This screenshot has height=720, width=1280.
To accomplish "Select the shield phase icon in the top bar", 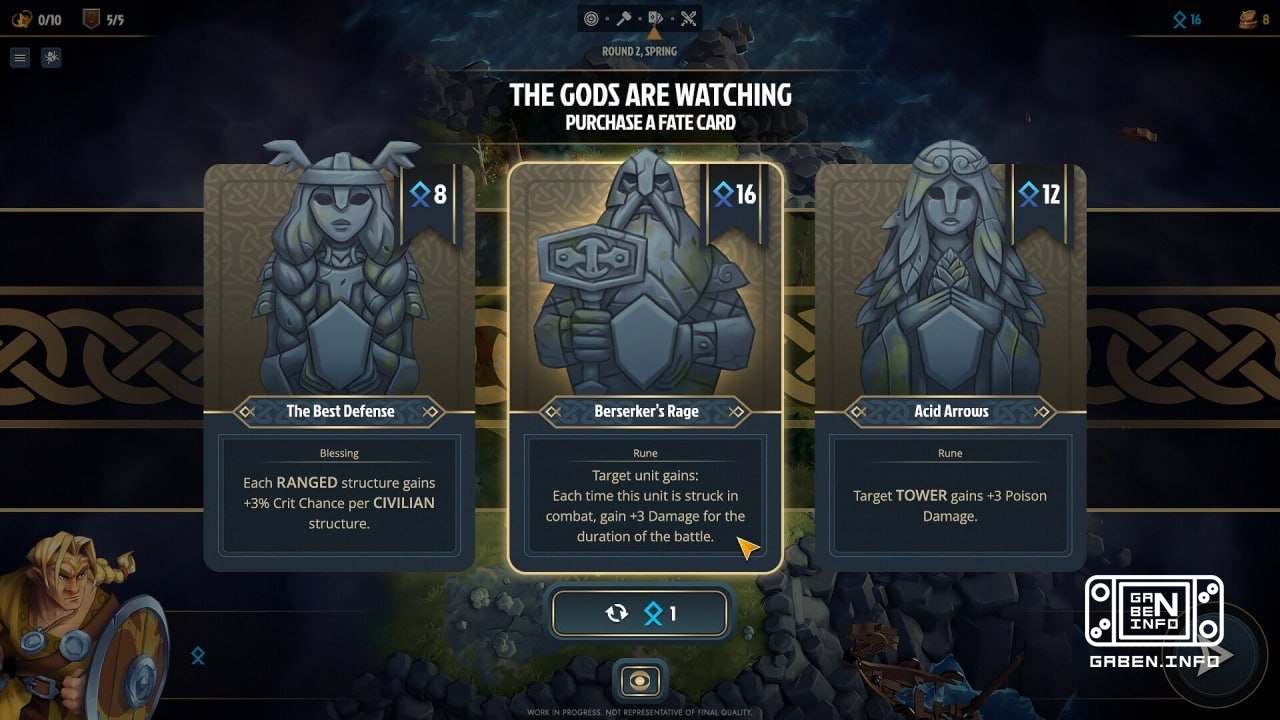I will coord(589,17).
